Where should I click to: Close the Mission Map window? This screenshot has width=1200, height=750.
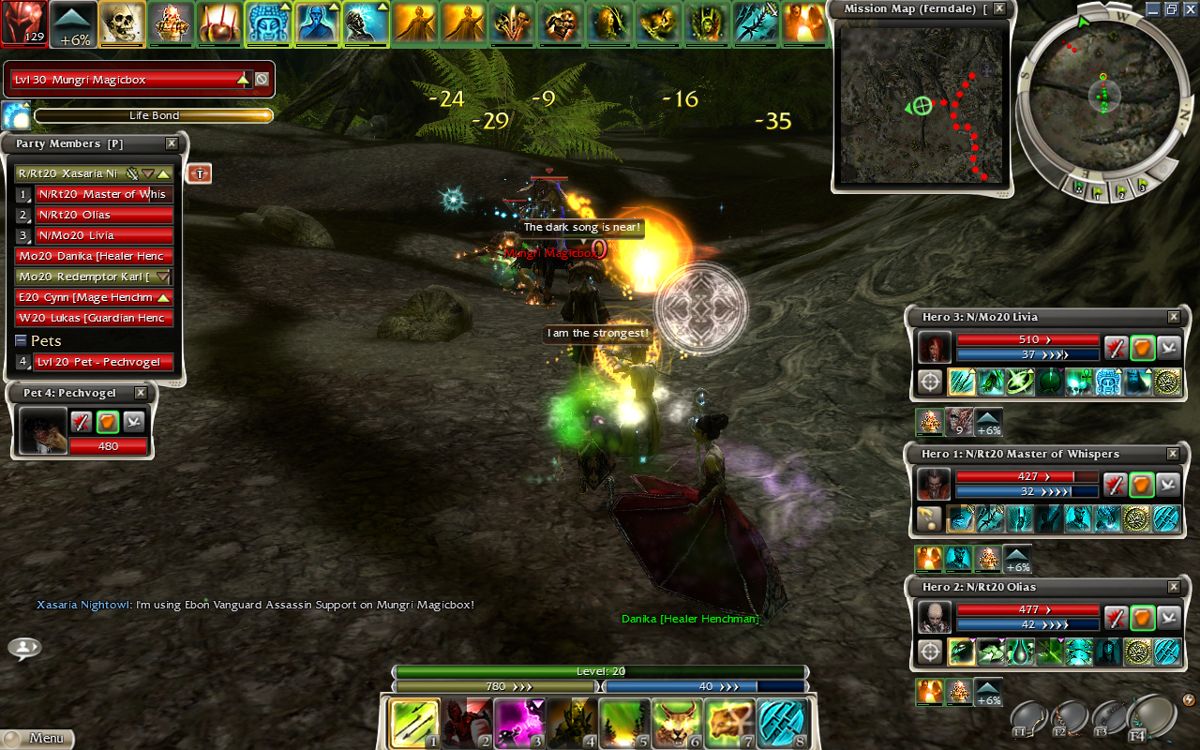[998, 9]
